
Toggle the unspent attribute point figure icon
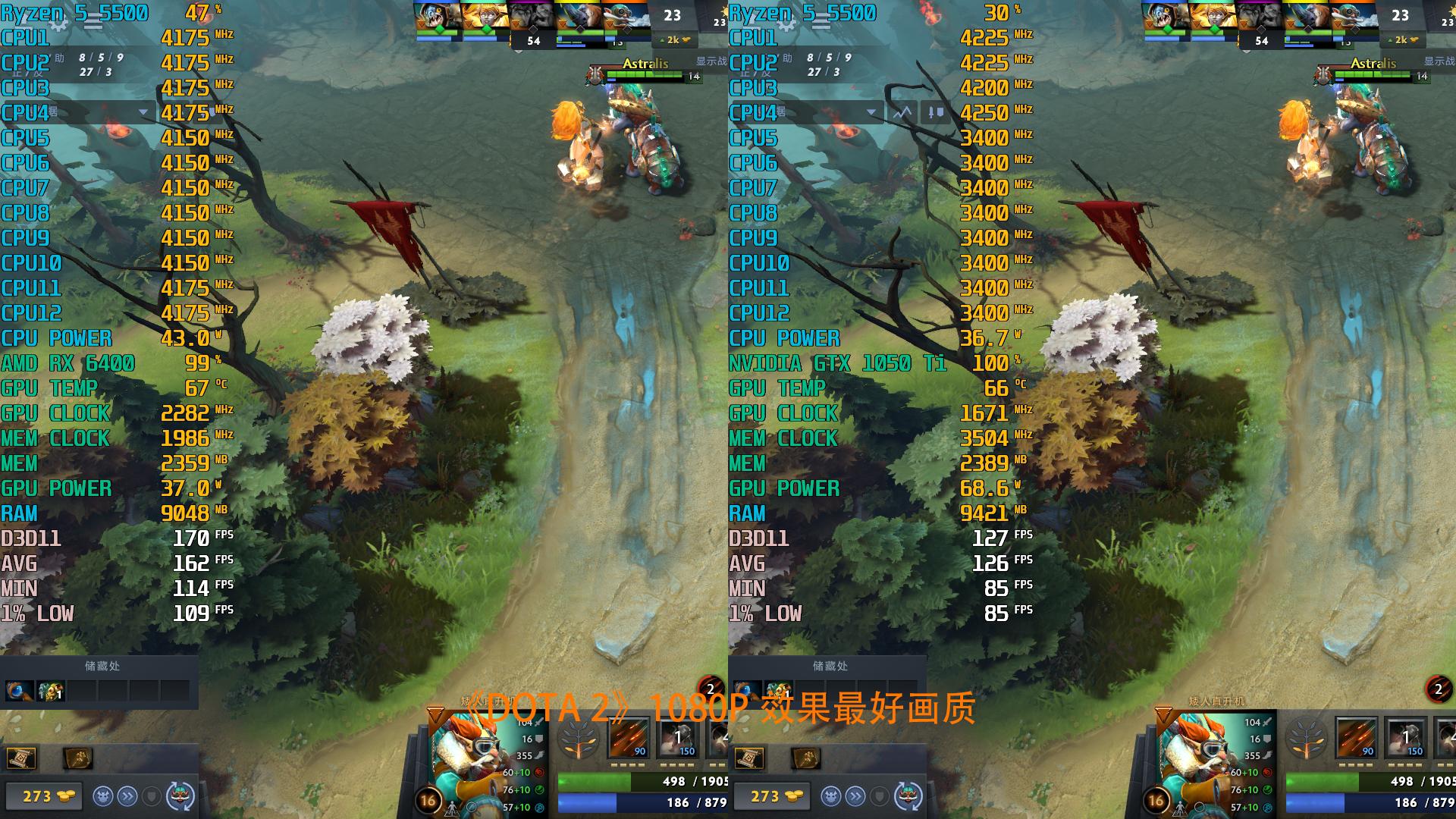[x=452, y=810]
